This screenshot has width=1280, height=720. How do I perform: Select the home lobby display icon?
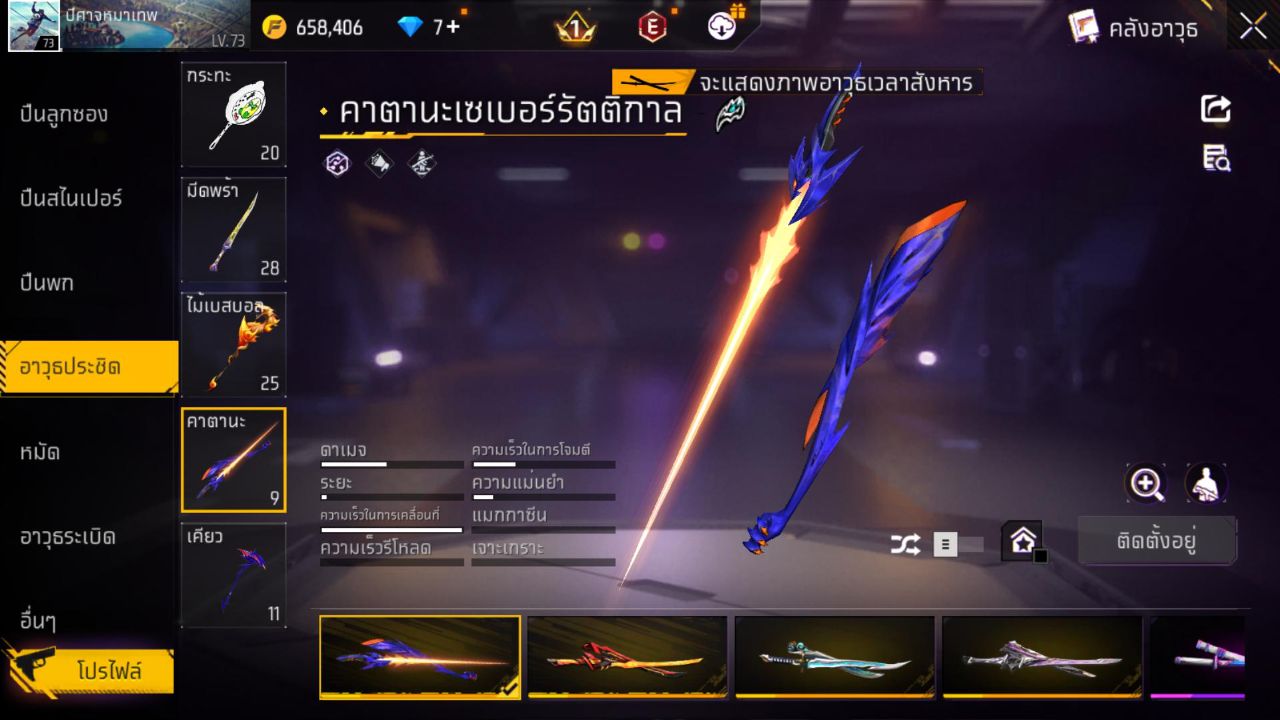[1022, 542]
